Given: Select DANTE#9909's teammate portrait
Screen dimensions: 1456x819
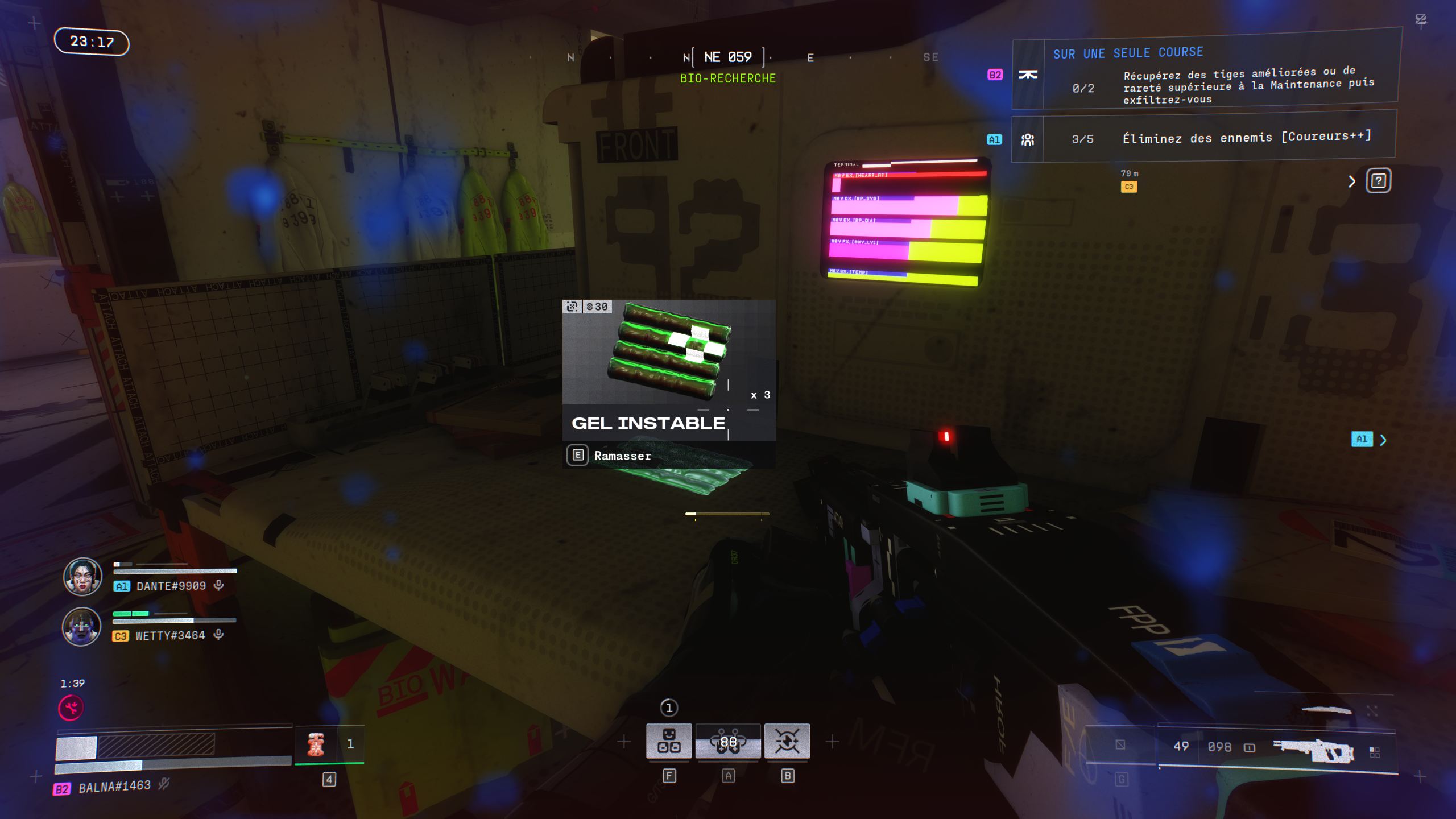Looking at the screenshot, I should click(x=82, y=576).
